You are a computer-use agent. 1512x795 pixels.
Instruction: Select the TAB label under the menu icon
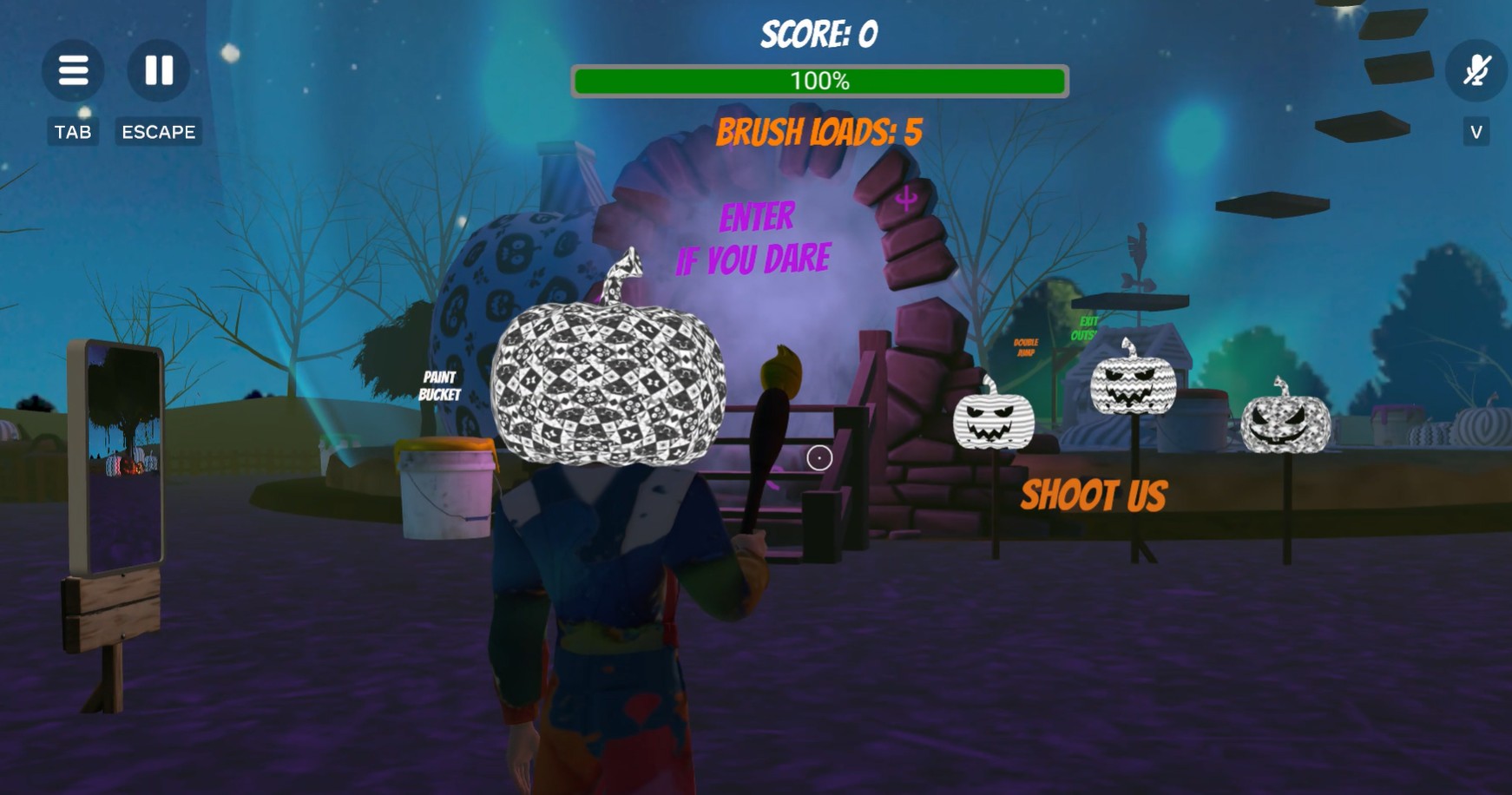tap(73, 132)
